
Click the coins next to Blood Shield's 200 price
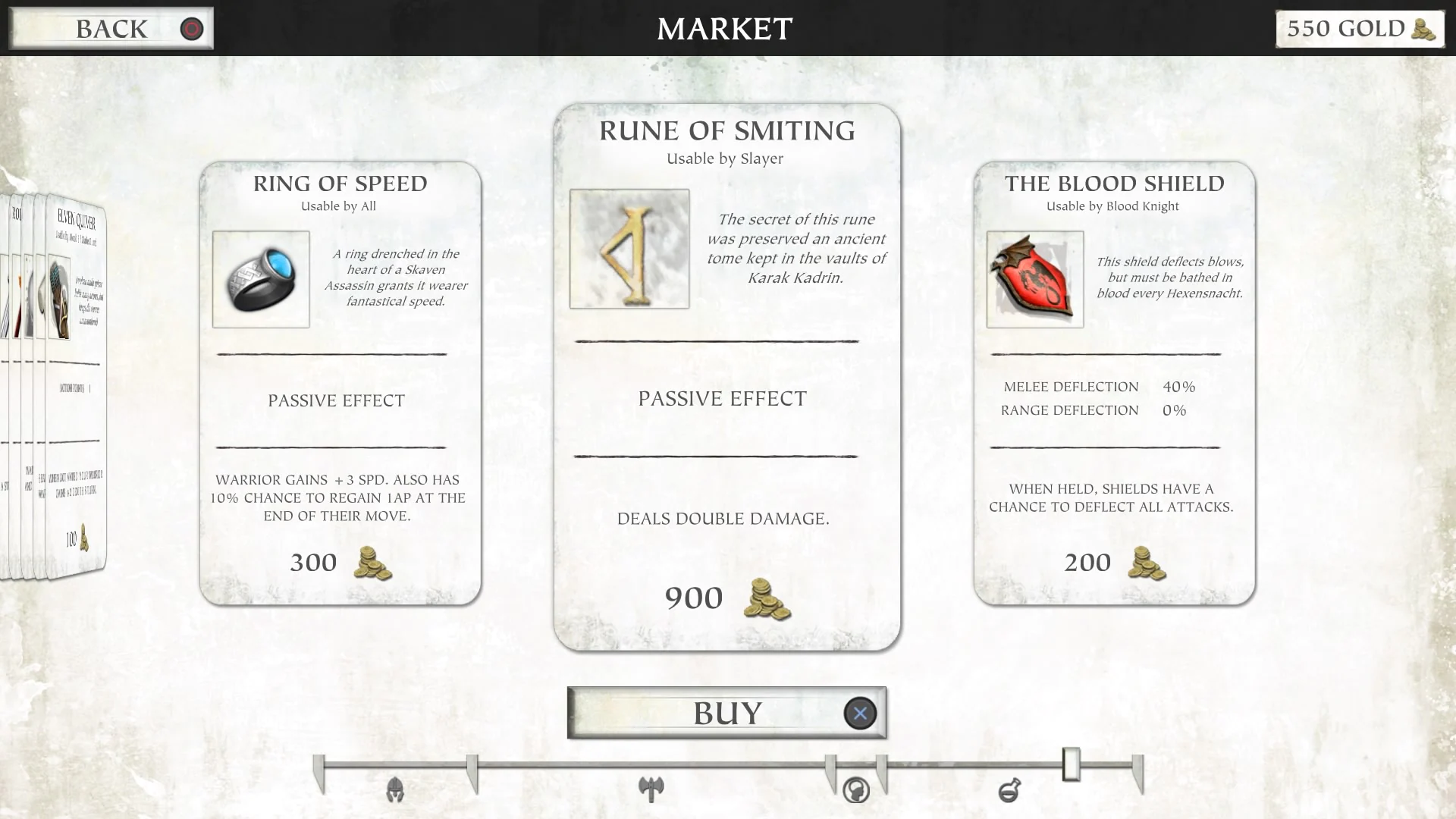[x=1146, y=564]
